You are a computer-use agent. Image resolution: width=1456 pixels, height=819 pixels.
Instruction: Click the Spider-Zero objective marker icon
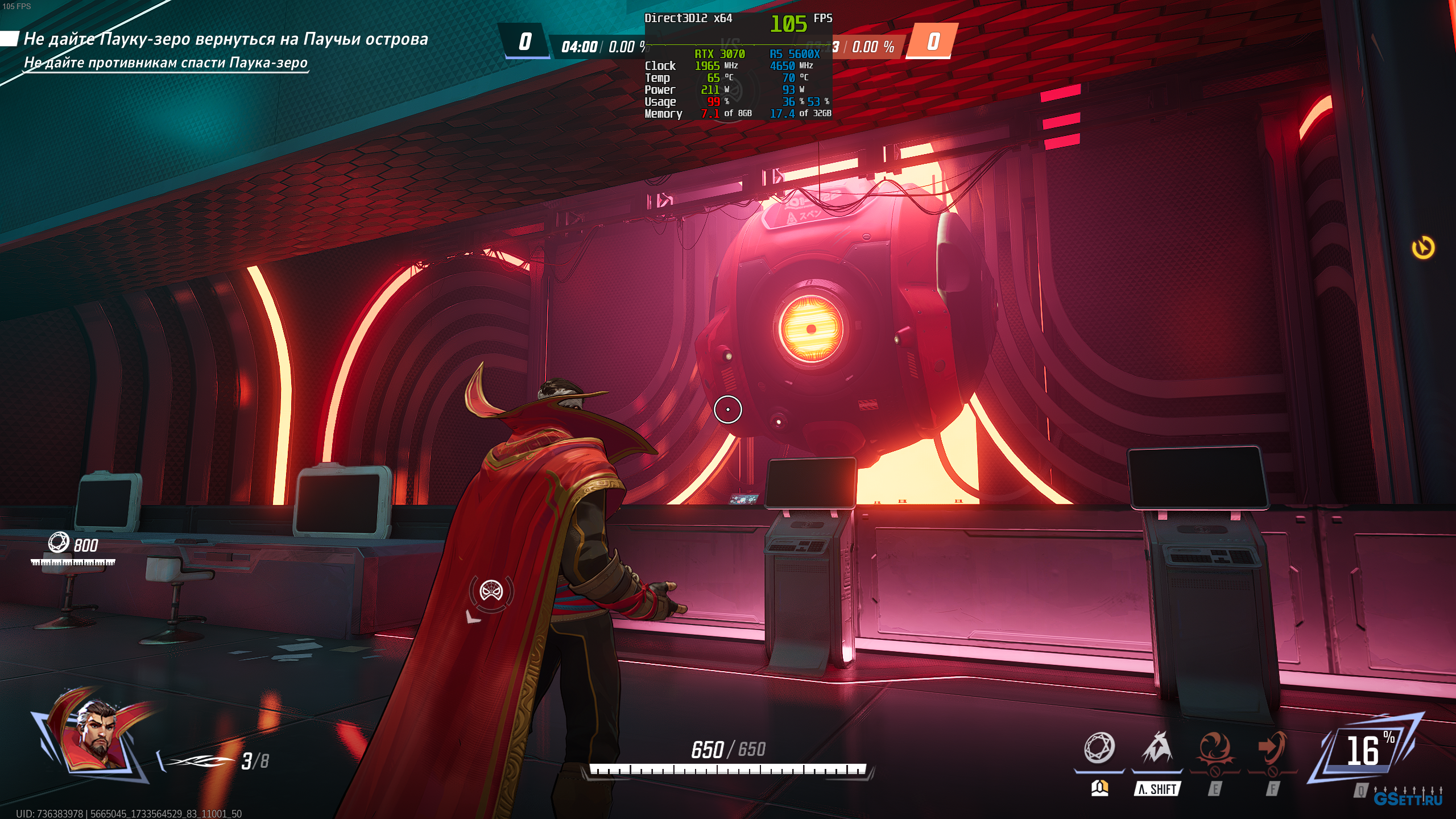[491, 591]
